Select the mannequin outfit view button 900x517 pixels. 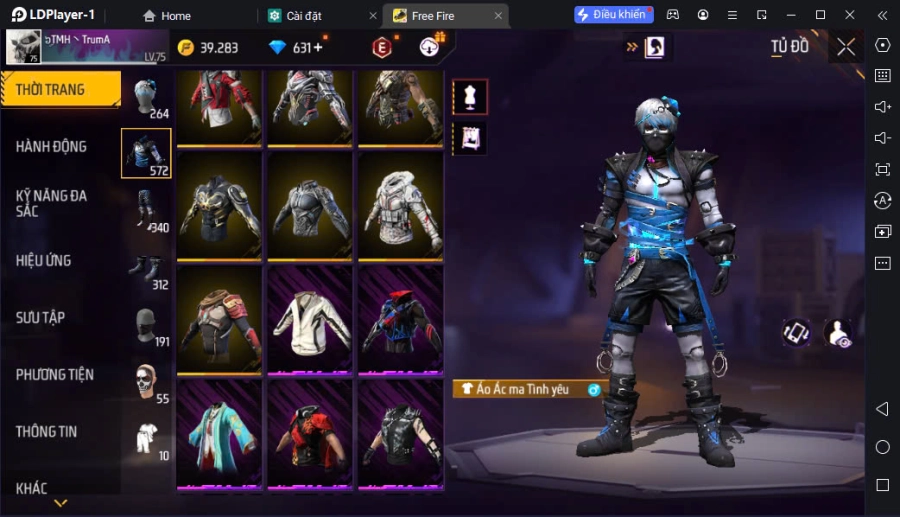coord(470,97)
